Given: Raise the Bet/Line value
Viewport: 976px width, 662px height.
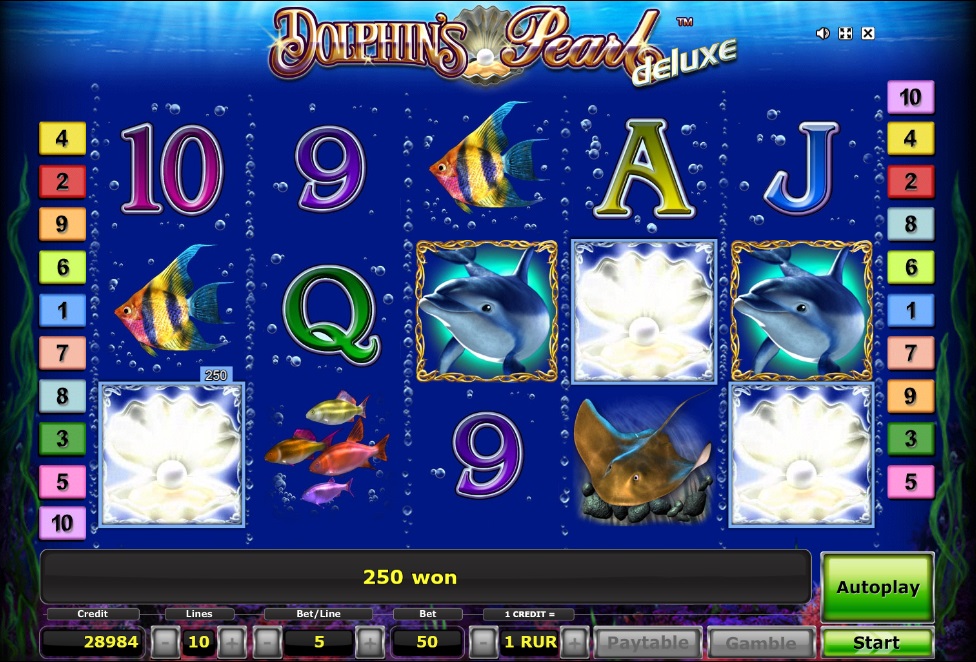Looking at the screenshot, I should pos(369,642).
